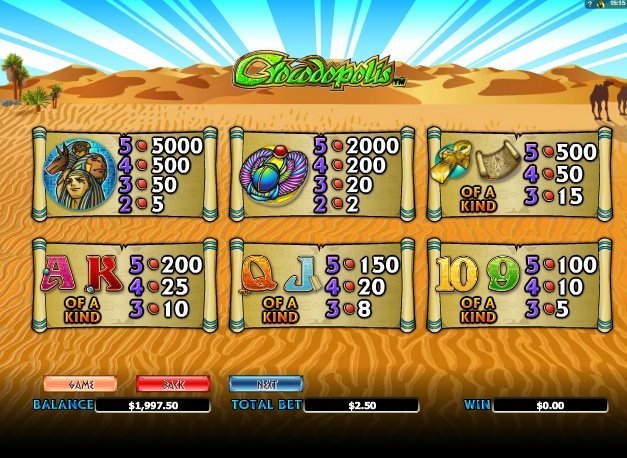Screen dimensions: 627x458
Task: Go to the previous paytable page with BACK
Action: [x=172, y=384]
